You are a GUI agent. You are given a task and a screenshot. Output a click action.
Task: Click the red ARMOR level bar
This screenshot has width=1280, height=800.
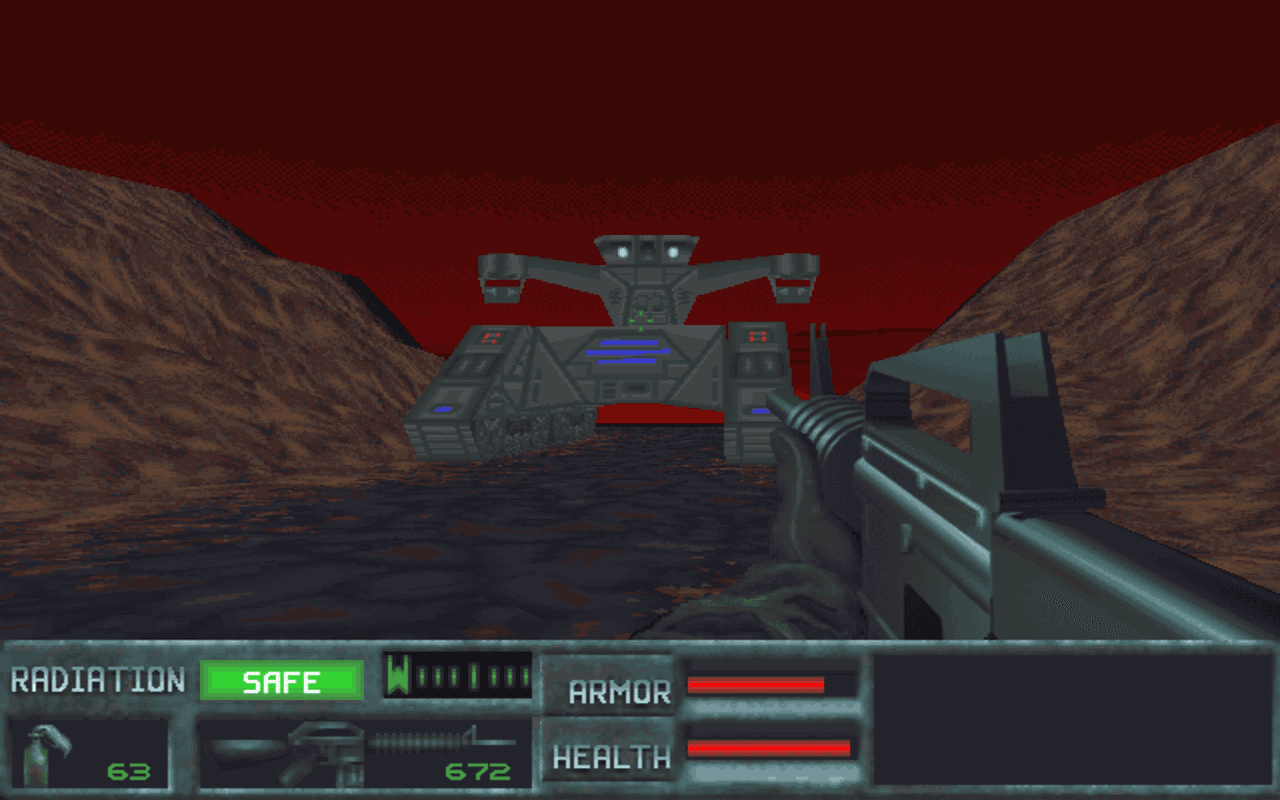coord(755,685)
